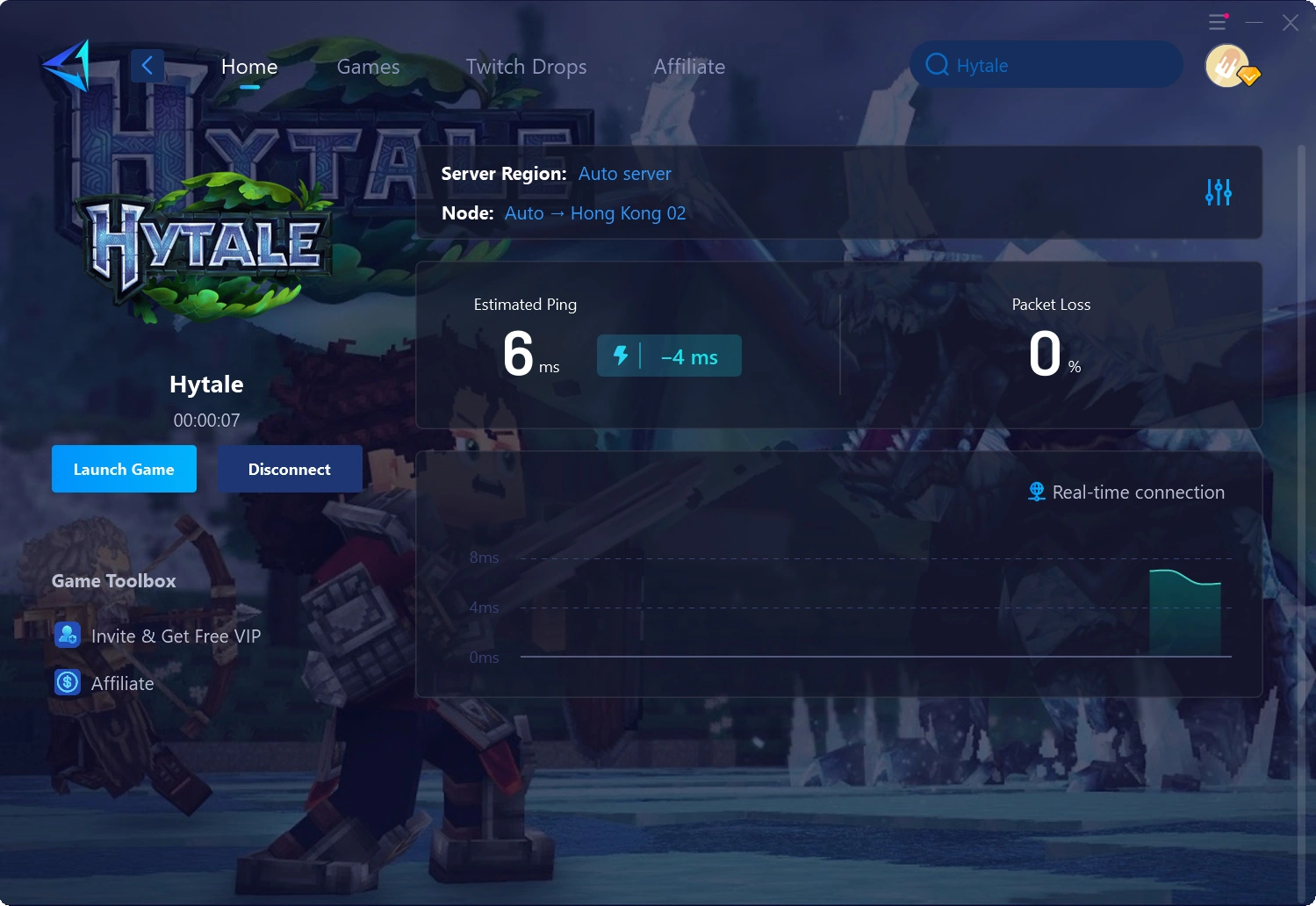Open the Twitch Drops tab
Screen dimensions: 1316x906
pyautogui.click(x=526, y=66)
